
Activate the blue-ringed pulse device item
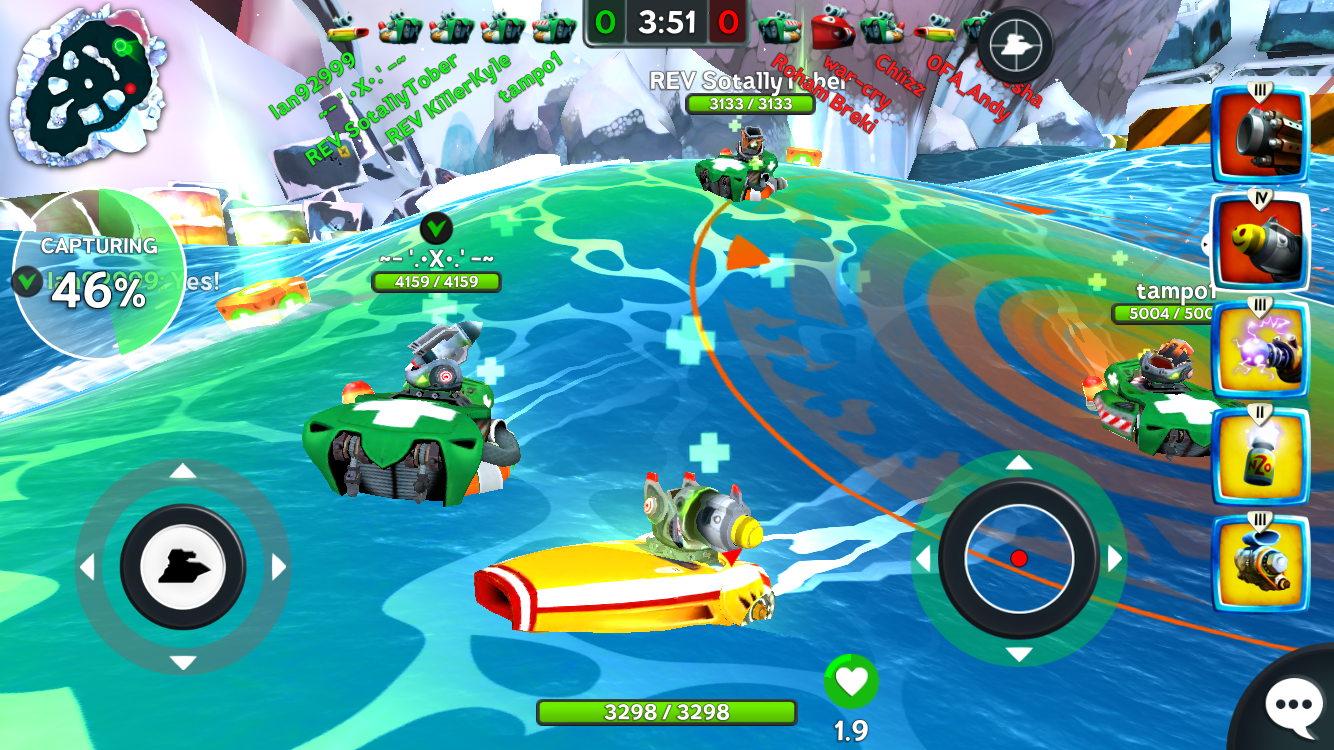coord(1260,563)
